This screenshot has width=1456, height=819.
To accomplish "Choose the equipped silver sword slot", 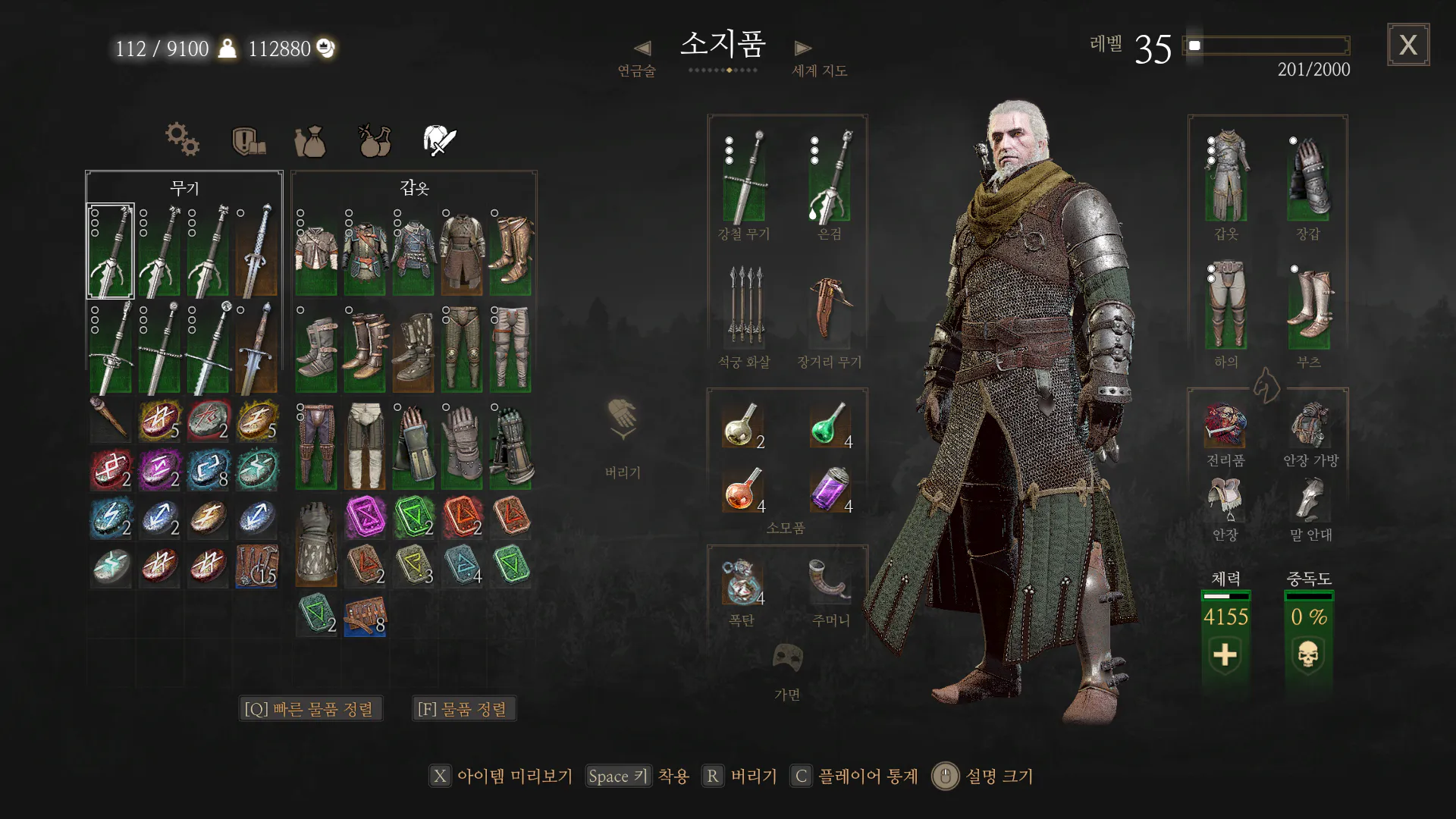I will (830, 177).
